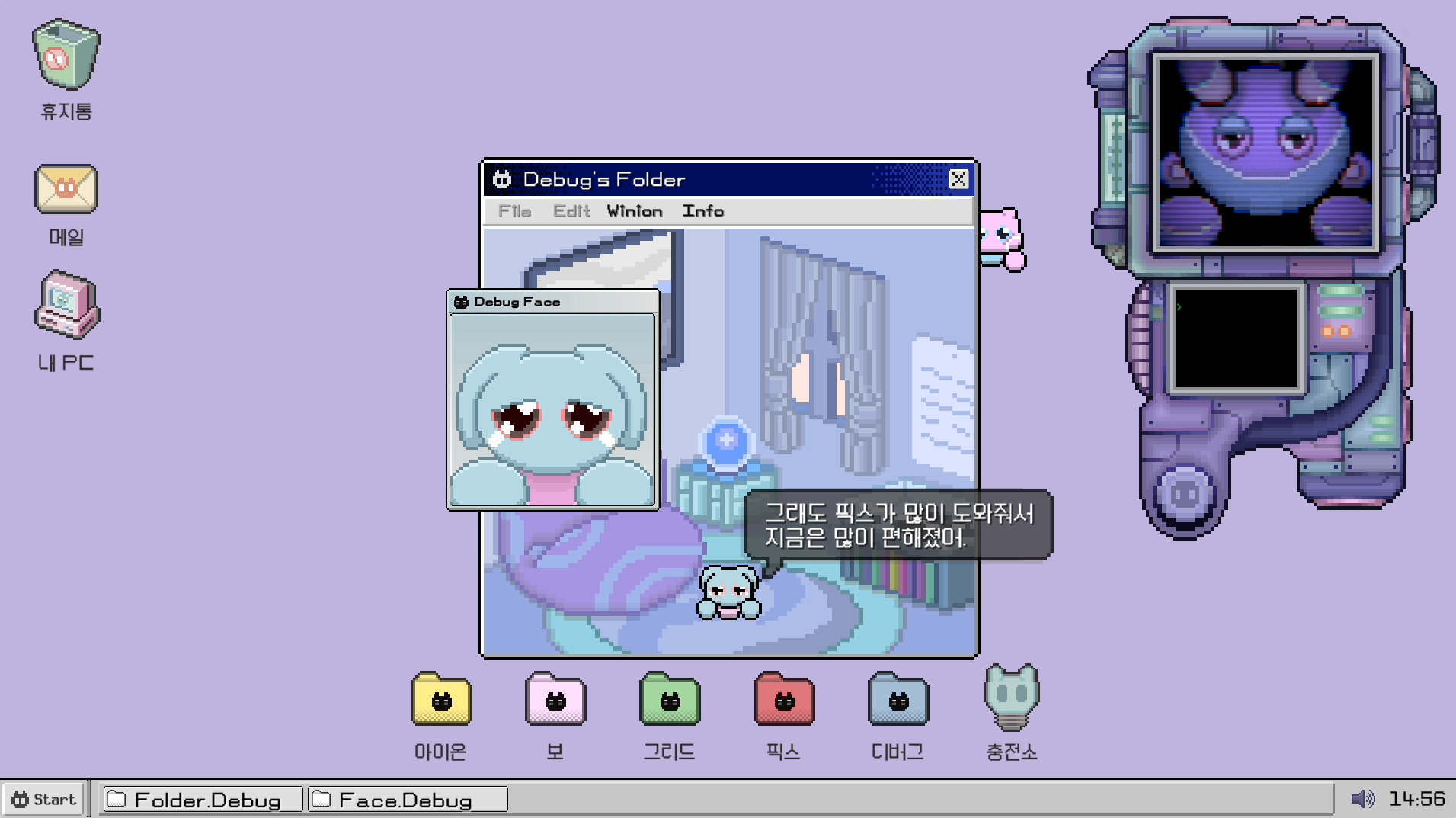Screen dimensions: 1456x818
Task: Open the 메일 mail icon
Action: pos(66,189)
